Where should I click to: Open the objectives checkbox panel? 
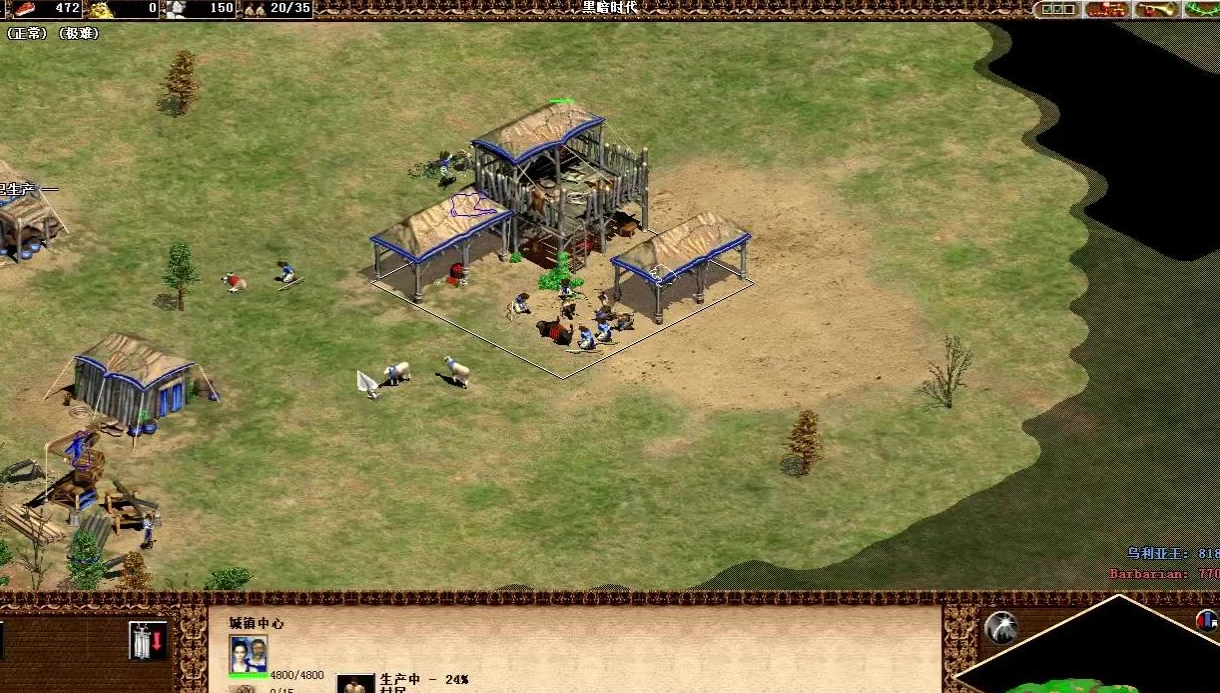point(1056,9)
